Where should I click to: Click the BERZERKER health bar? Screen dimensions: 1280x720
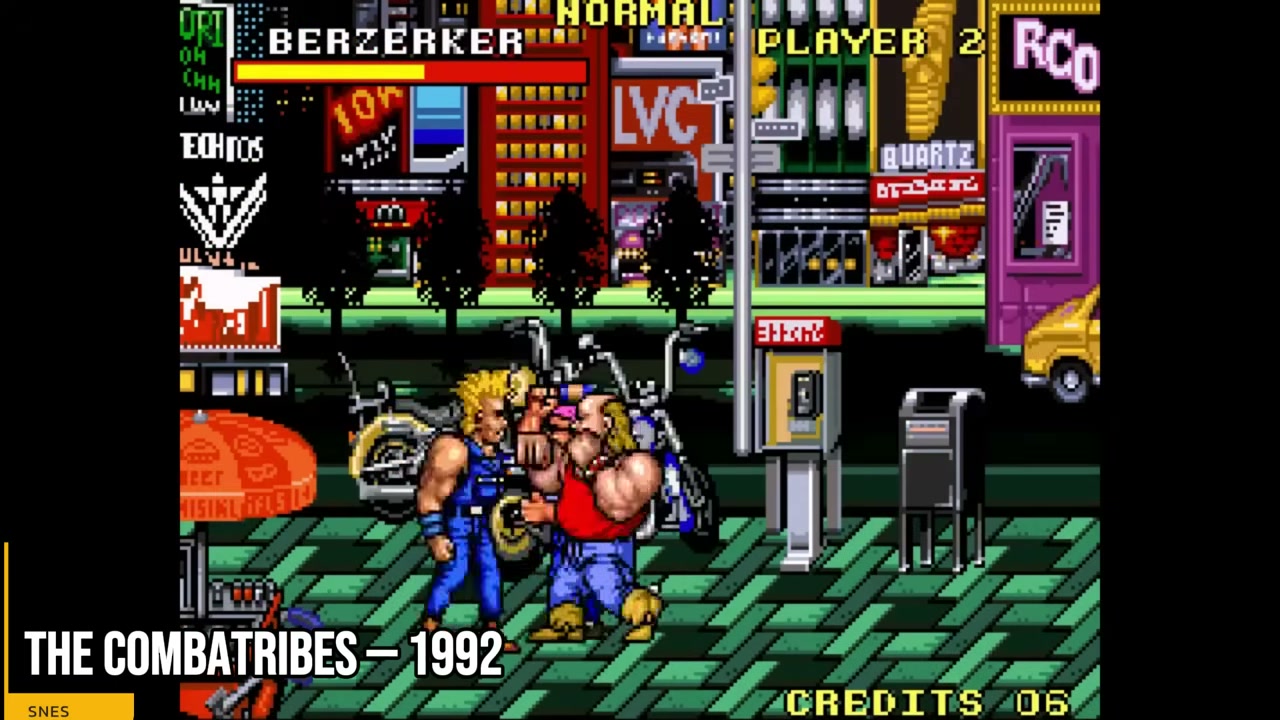click(x=410, y=70)
